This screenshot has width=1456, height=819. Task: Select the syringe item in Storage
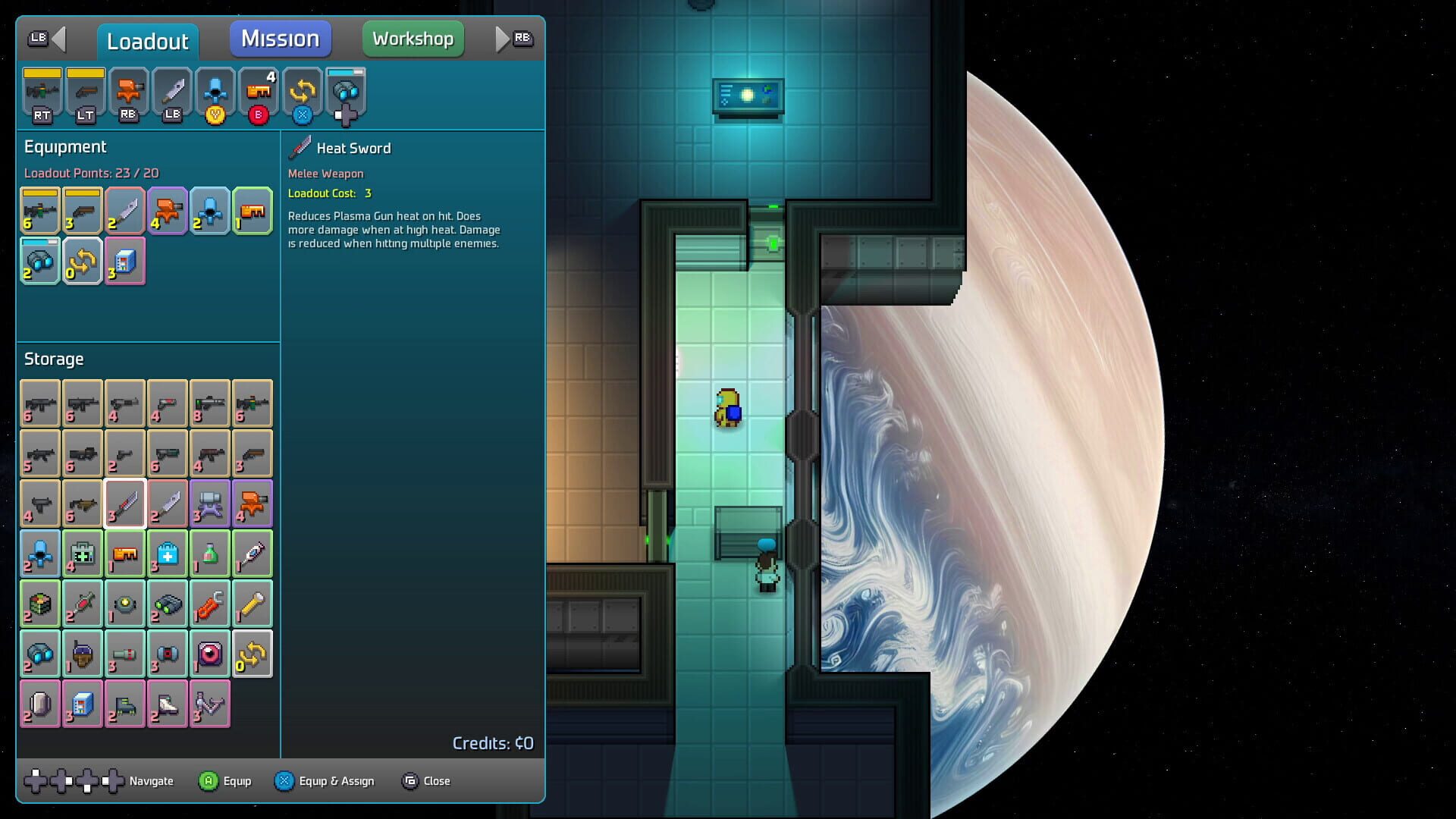click(x=253, y=554)
